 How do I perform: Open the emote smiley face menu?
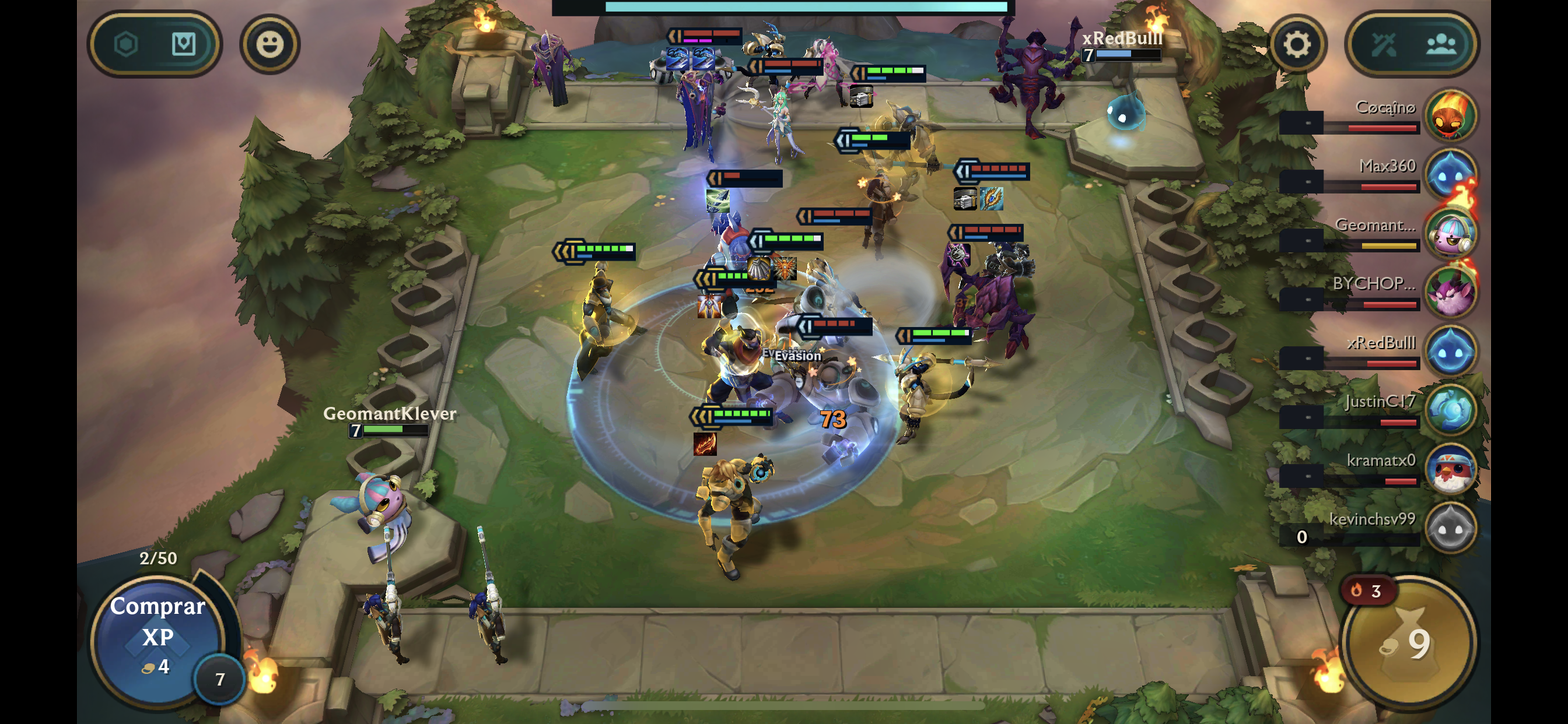(269, 44)
